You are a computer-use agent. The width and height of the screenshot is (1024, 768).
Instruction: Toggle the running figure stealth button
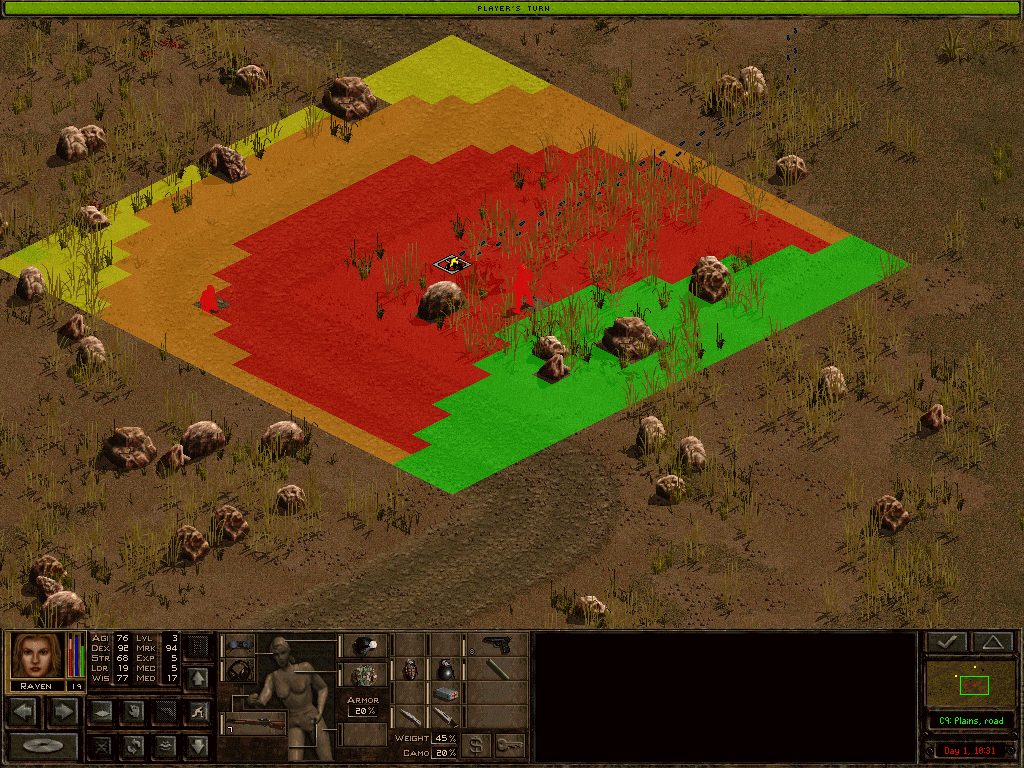click(198, 711)
